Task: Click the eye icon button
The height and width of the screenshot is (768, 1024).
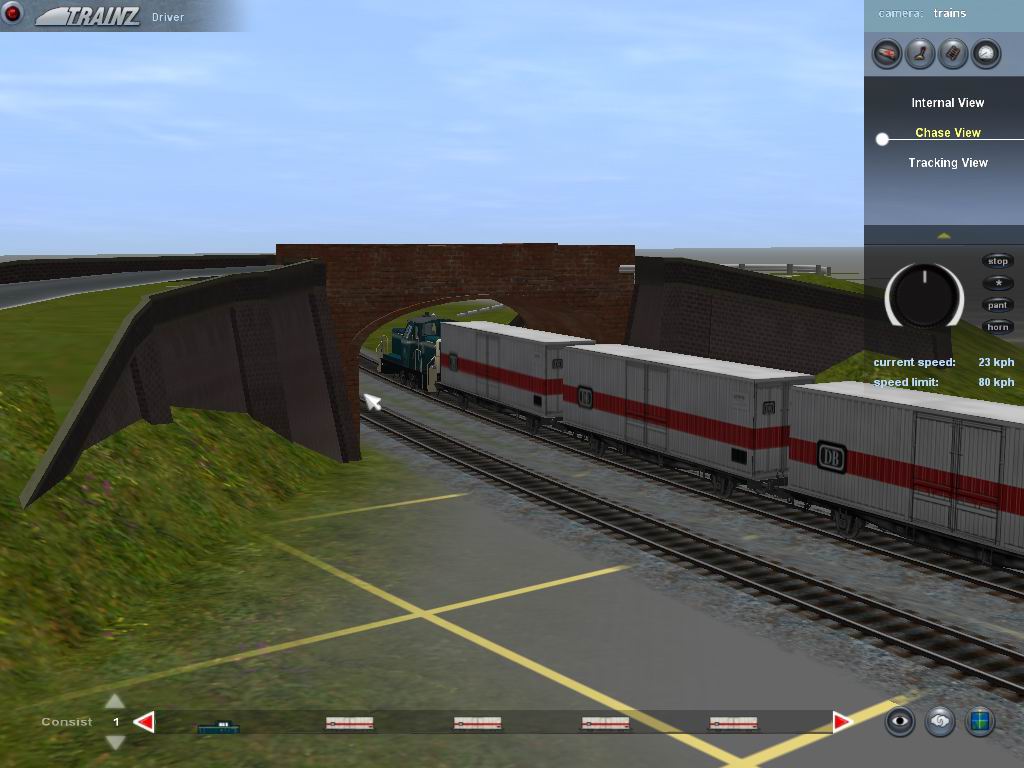Action: pyautogui.click(x=900, y=721)
